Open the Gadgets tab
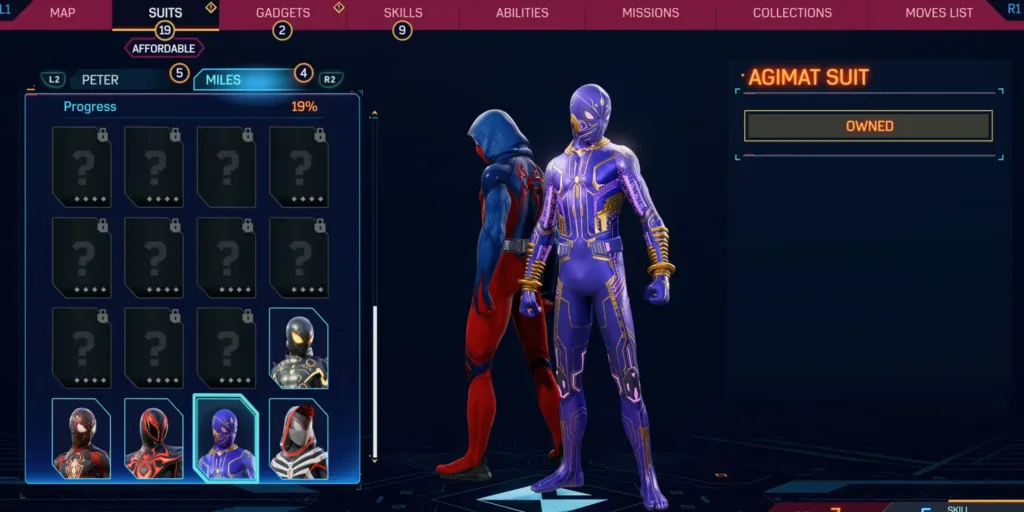 [283, 13]
